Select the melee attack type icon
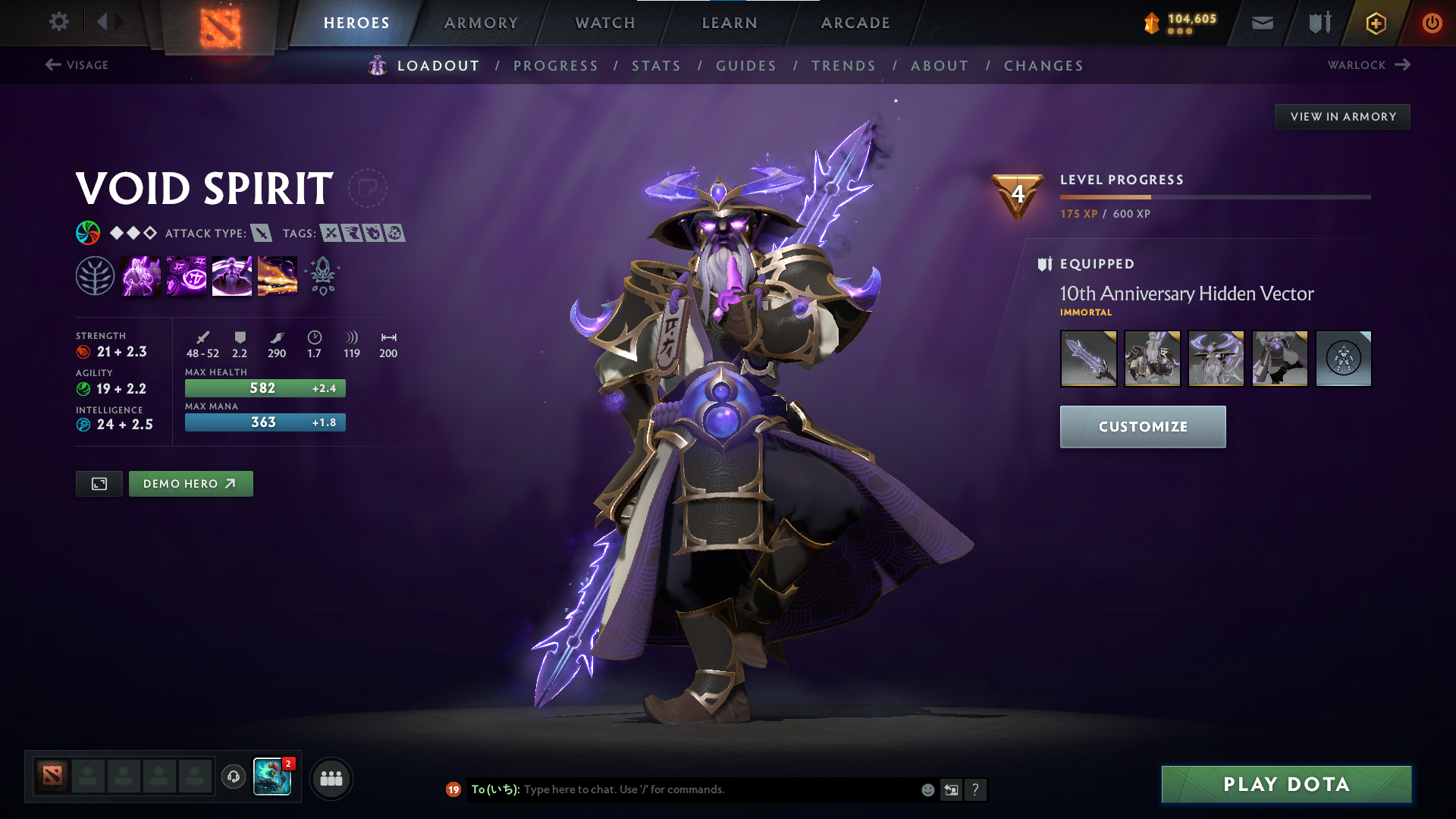 coord(262,234)
